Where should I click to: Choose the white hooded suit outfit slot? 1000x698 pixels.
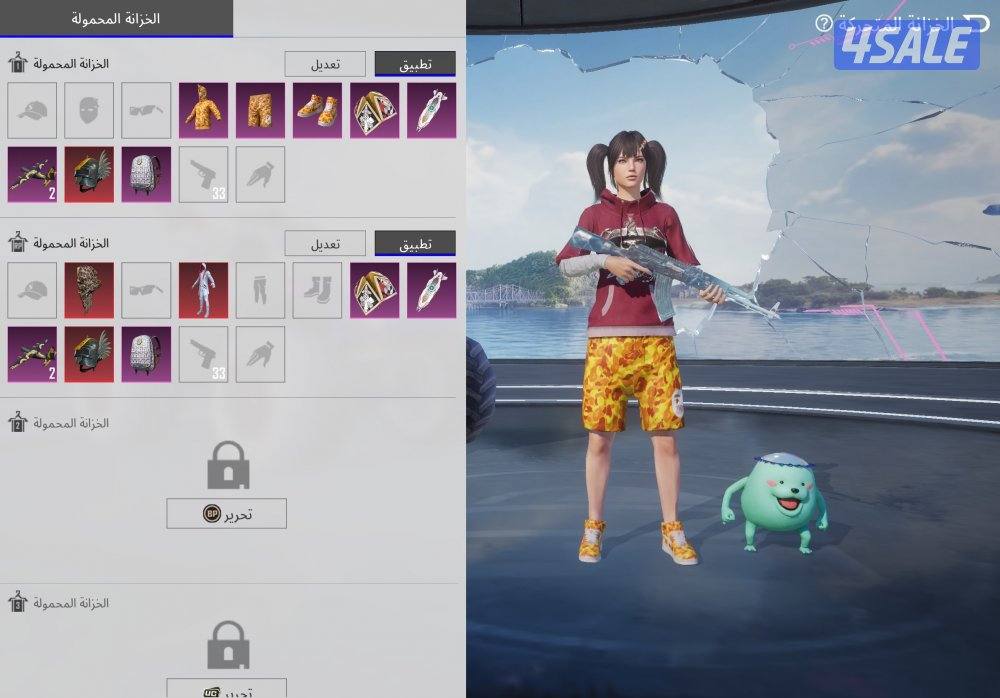[204, 290]
